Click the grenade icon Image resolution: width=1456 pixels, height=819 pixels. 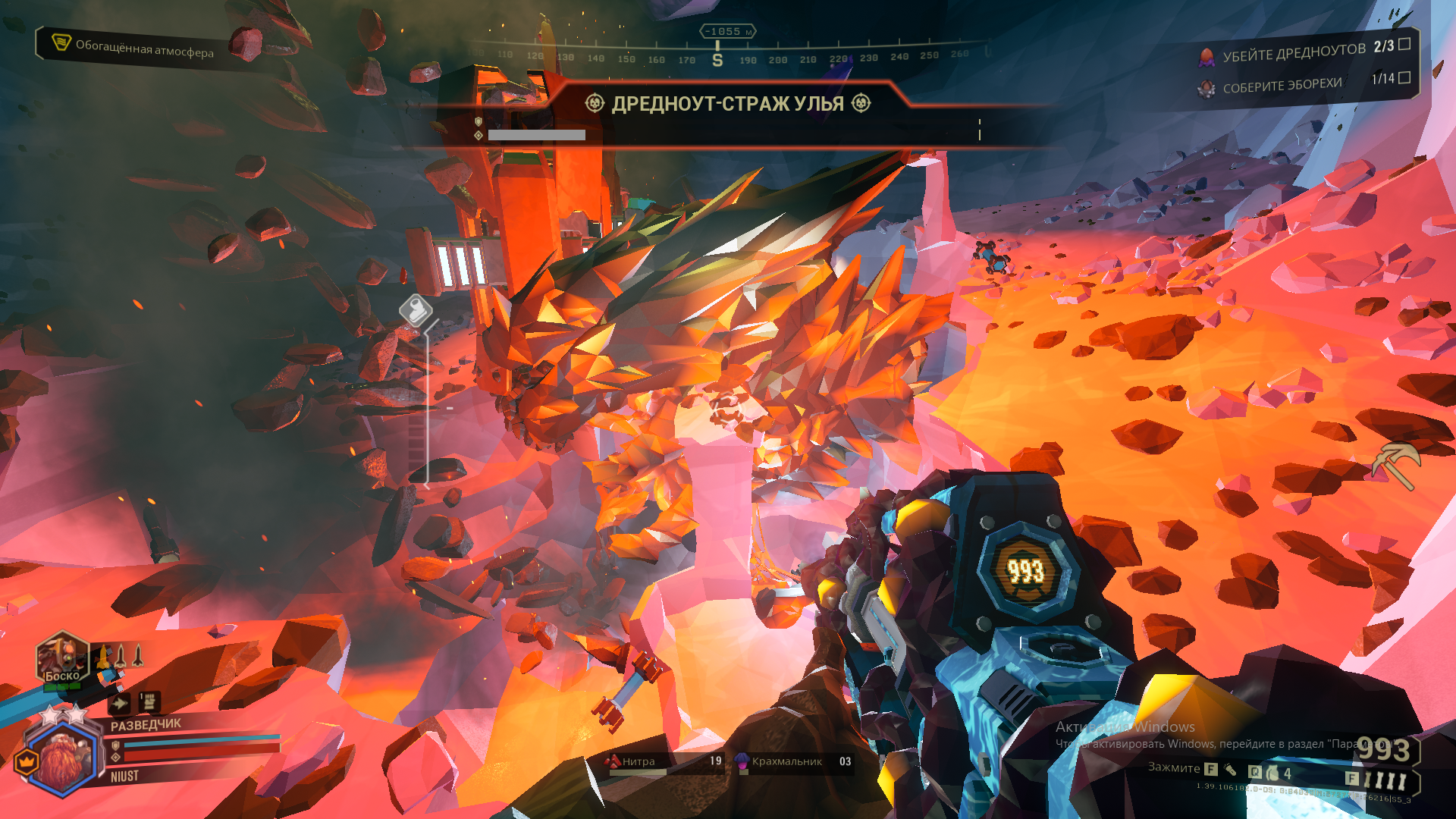(1272, 773)
